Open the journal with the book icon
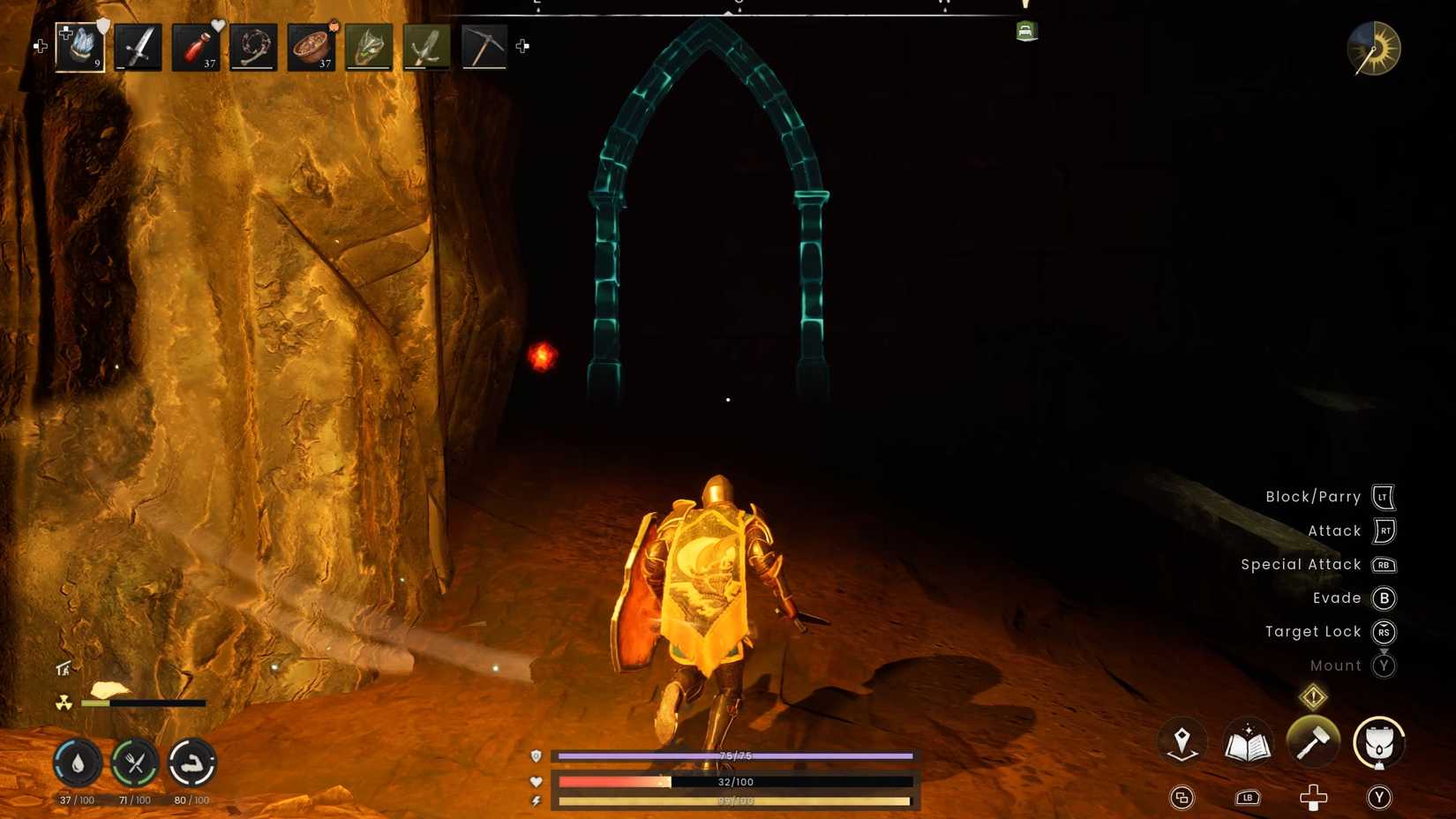This screenshot has height=819, width=1456. tap(1248, 743)
